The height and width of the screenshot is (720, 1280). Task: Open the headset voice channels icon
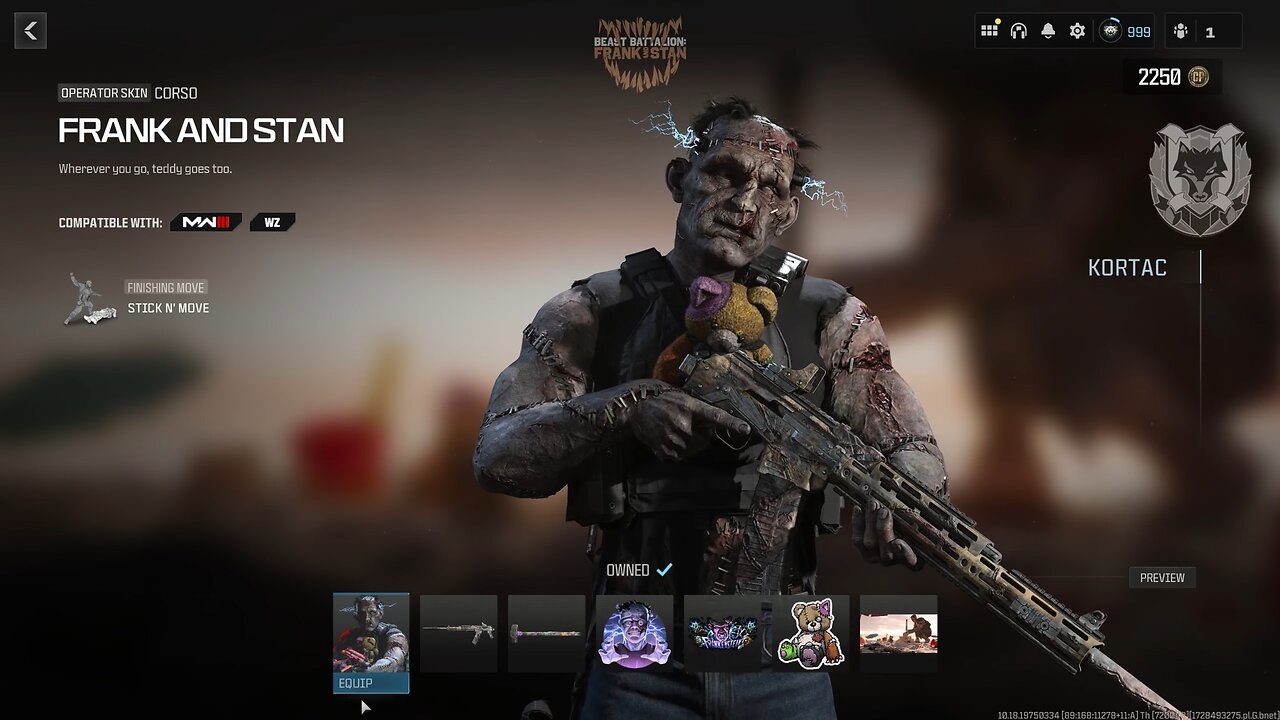[x=1018, y=31]
